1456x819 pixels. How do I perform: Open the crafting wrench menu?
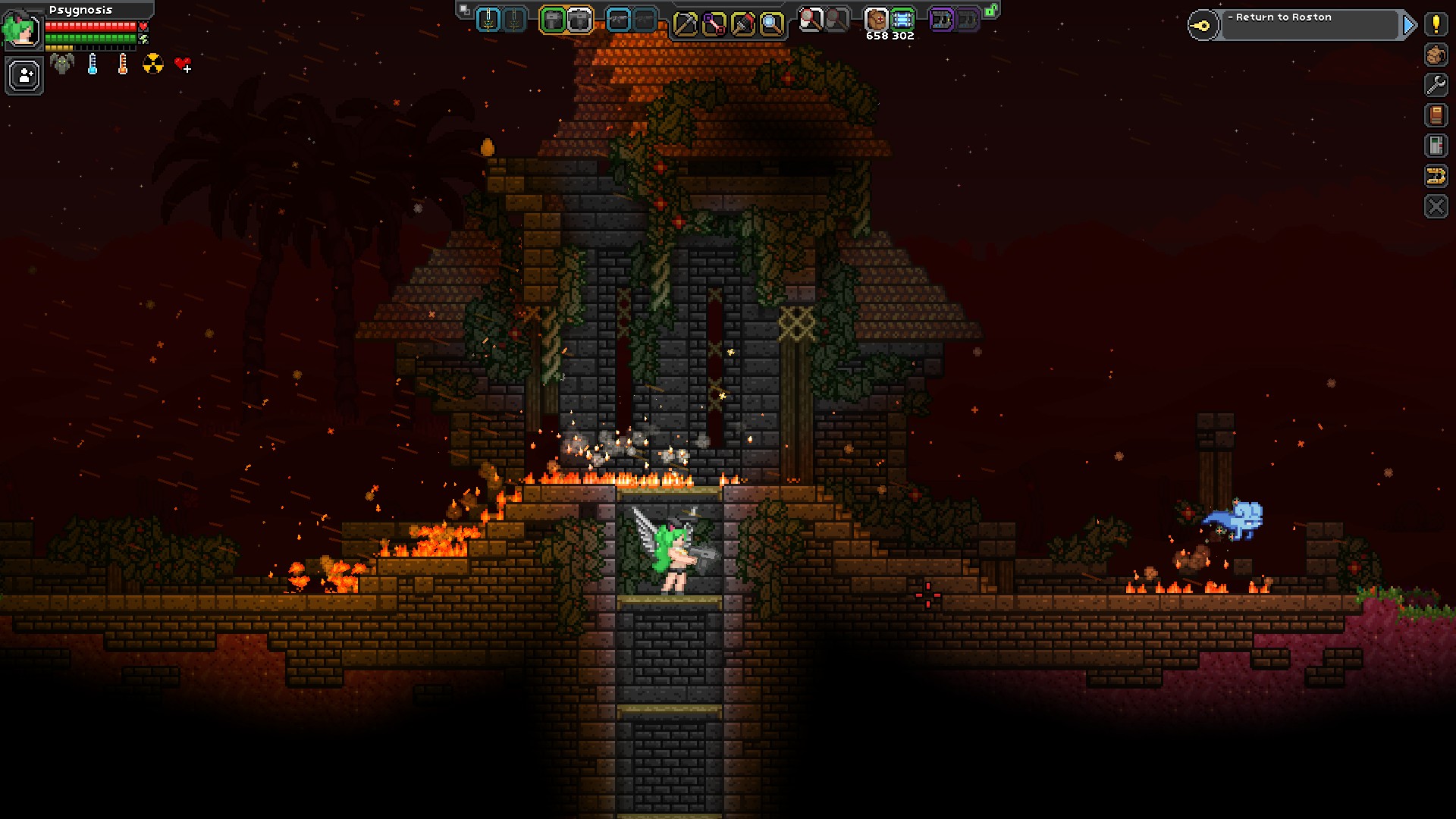click(x=1436, y=85)
